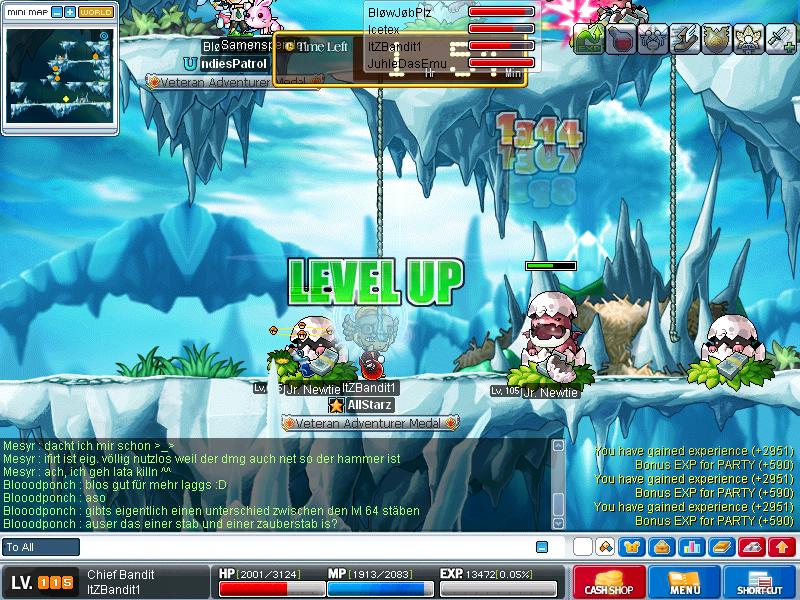Select party member Icetex in the list
Screen dimensions: 800x600
coord(384,29)
